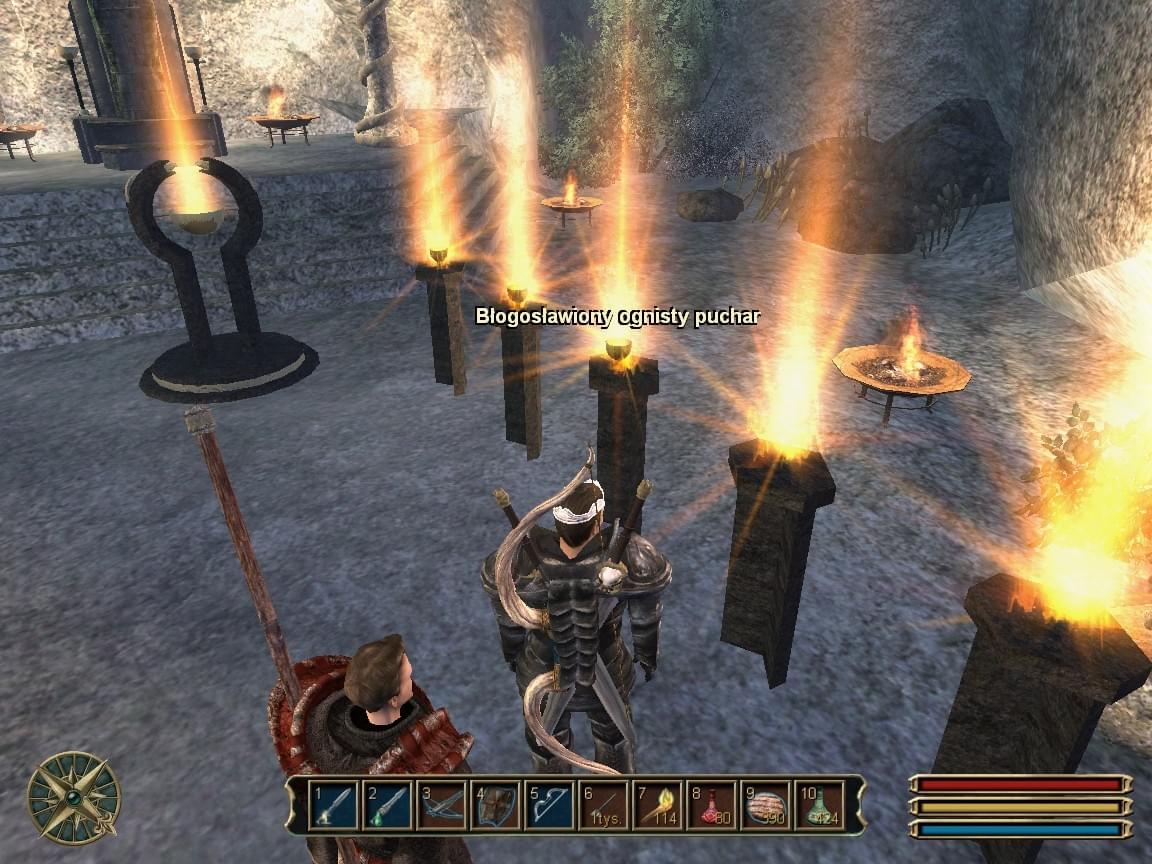Choose the crossbow in slot 3
Viewport: 1152px width, 864px height.
click(x=442, y=805)
